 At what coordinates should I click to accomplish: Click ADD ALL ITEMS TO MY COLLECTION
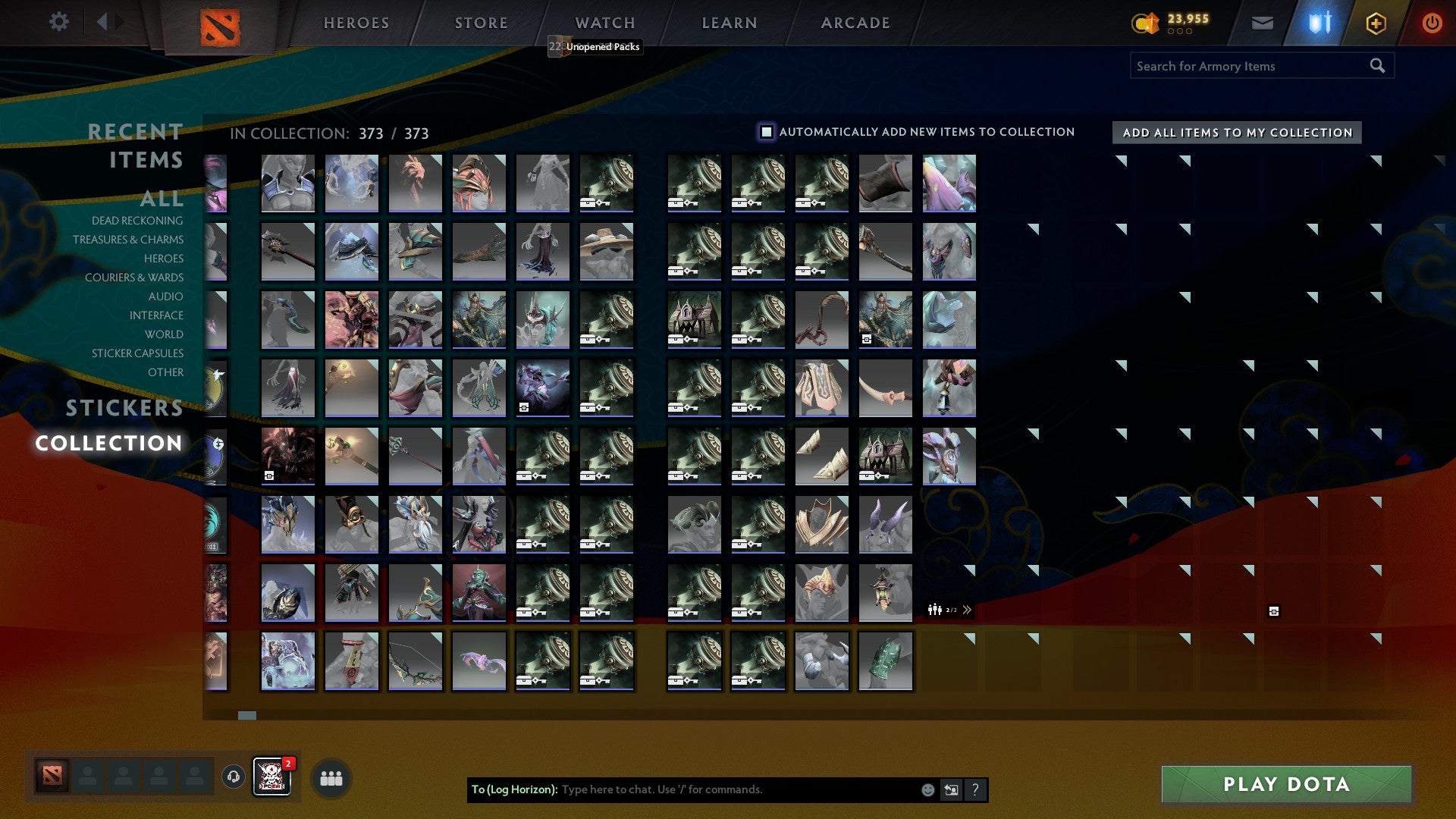click(x=1236, y=132)
